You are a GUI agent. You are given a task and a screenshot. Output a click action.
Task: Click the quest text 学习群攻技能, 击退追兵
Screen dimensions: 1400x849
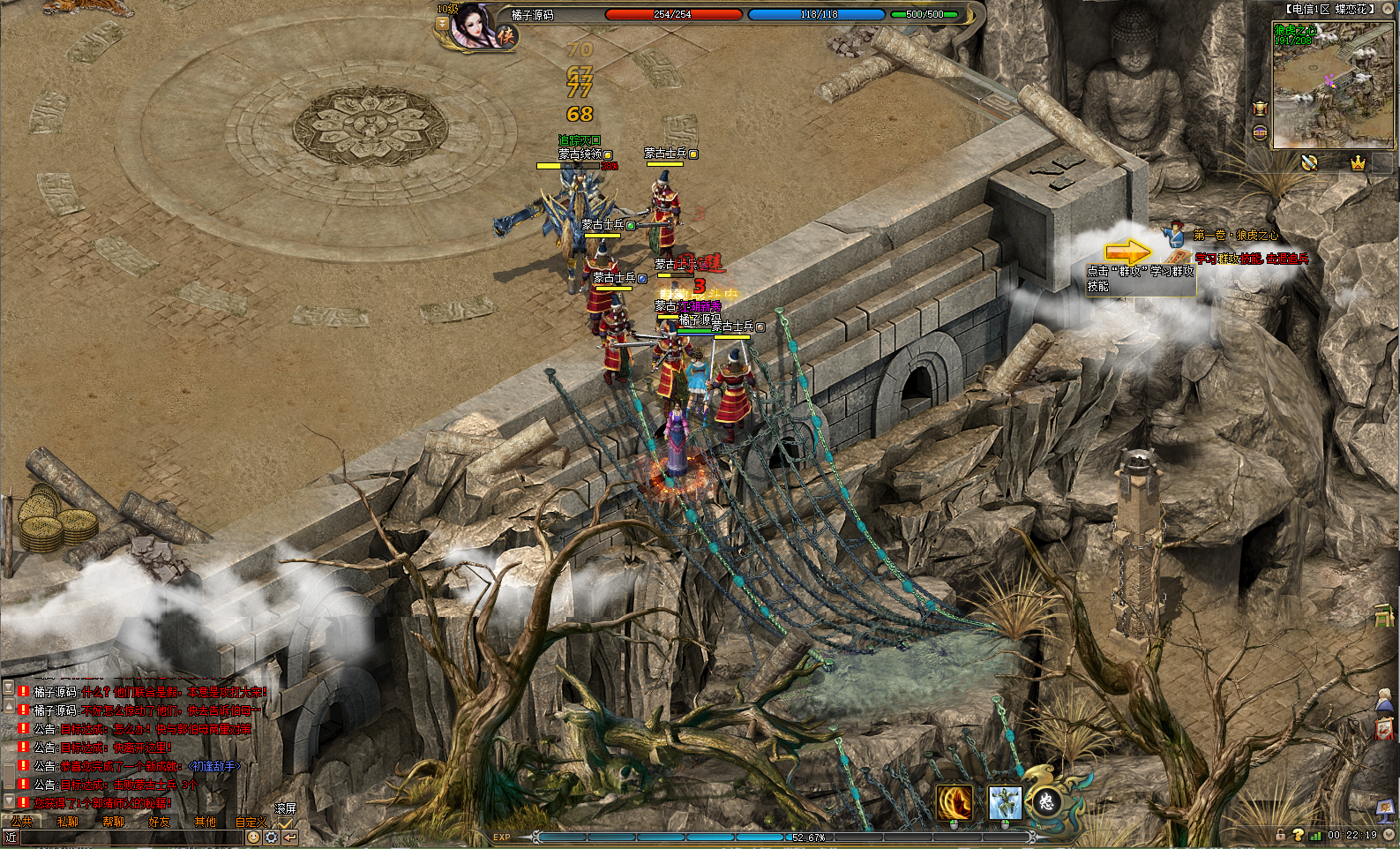pyautogui.click(x=1251, y=259)
